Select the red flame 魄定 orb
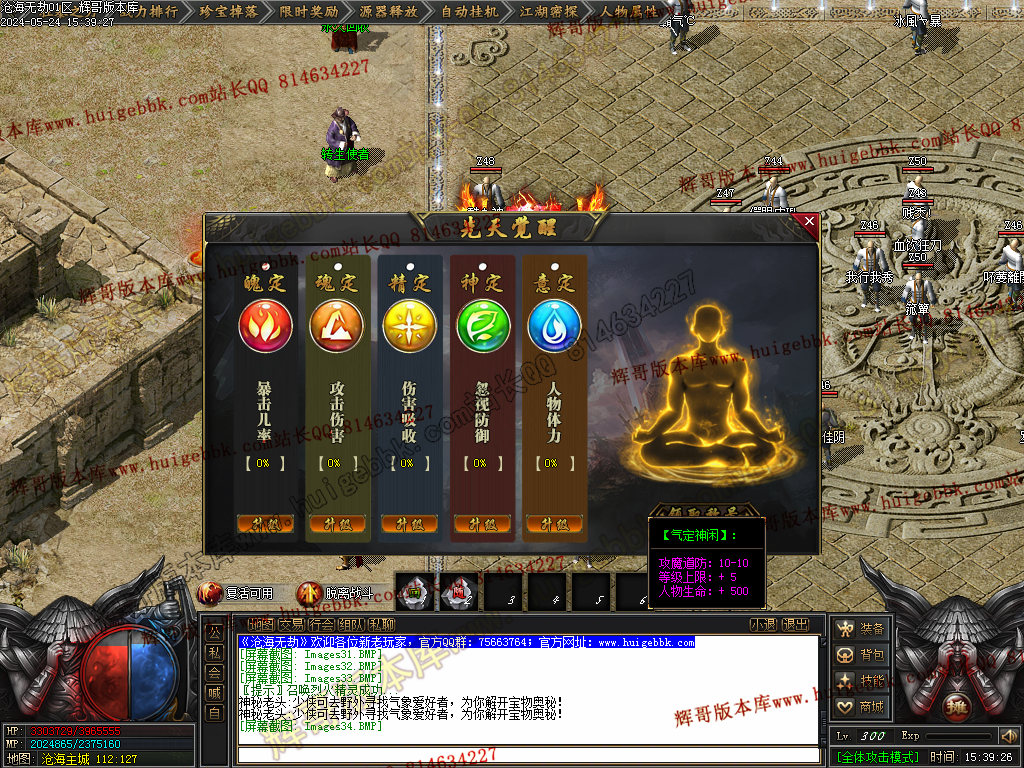The image size is (1024, 768). click(x=265, y=327)
